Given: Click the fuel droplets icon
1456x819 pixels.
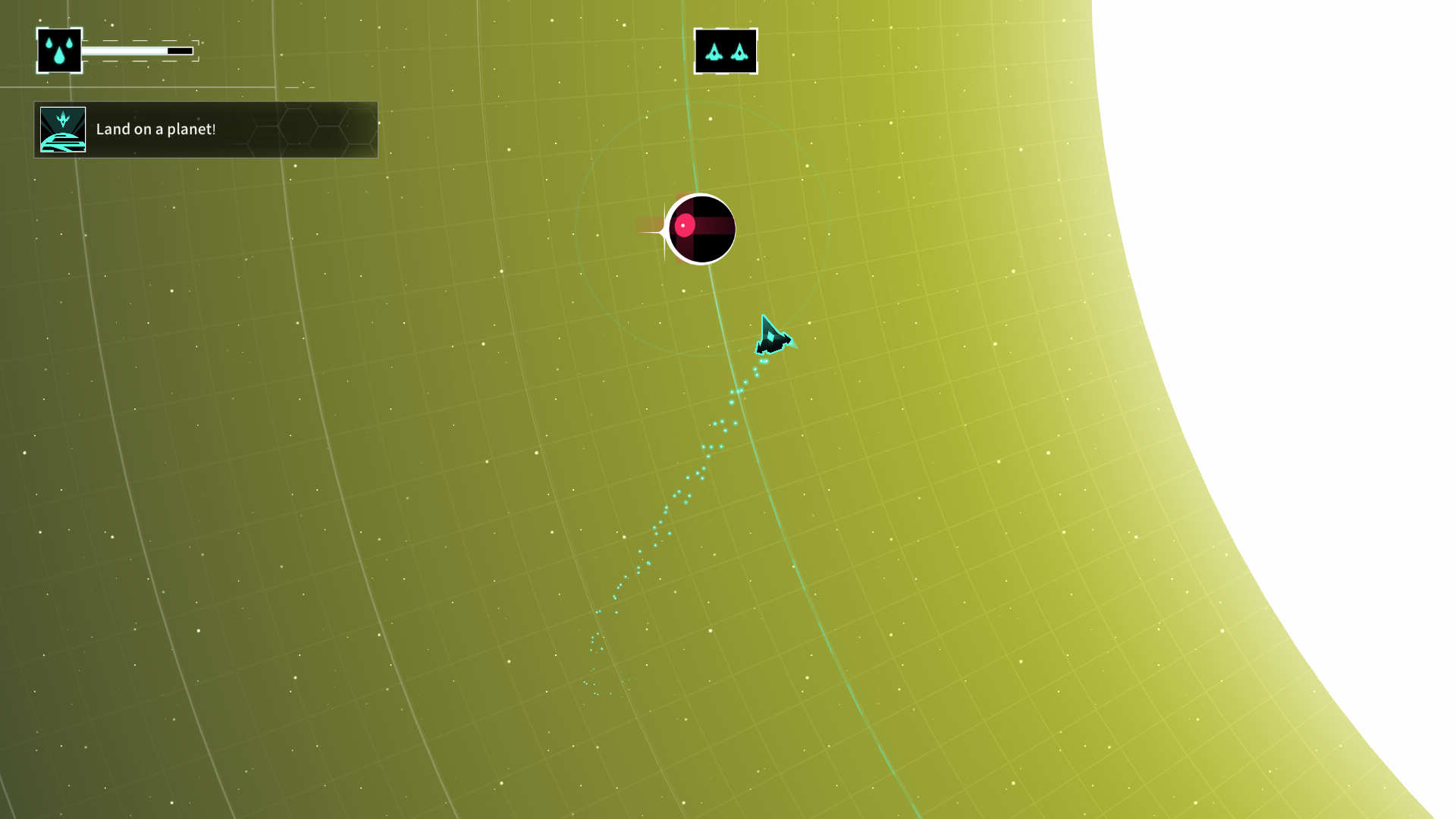Looking at the screenshot, I should click(59, 51).
